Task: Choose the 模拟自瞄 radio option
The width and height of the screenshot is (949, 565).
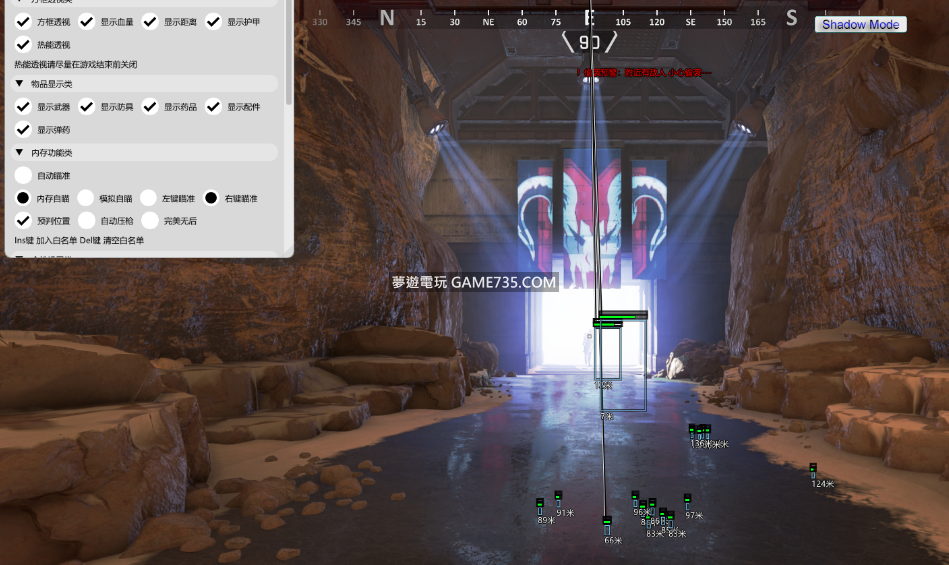Action: [x=86, y=198]
